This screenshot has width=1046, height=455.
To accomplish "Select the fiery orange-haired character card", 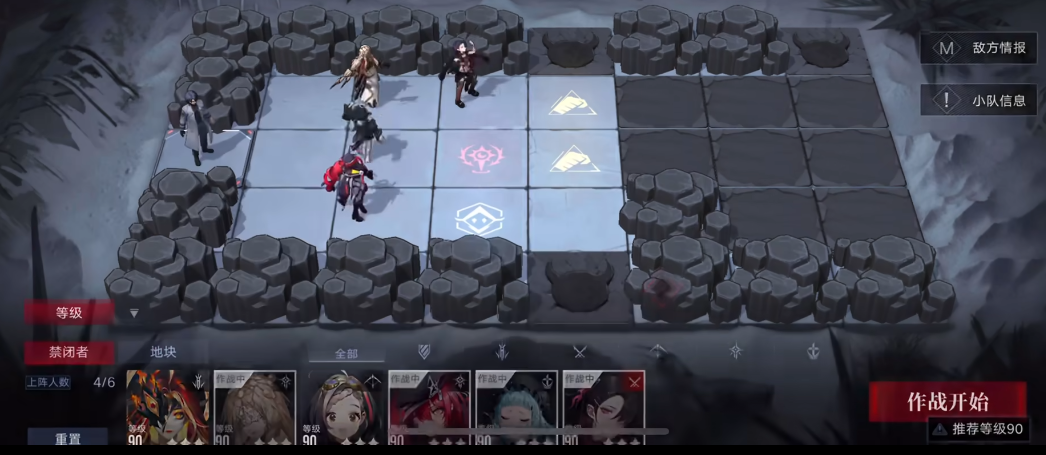I will click(168, 408).
